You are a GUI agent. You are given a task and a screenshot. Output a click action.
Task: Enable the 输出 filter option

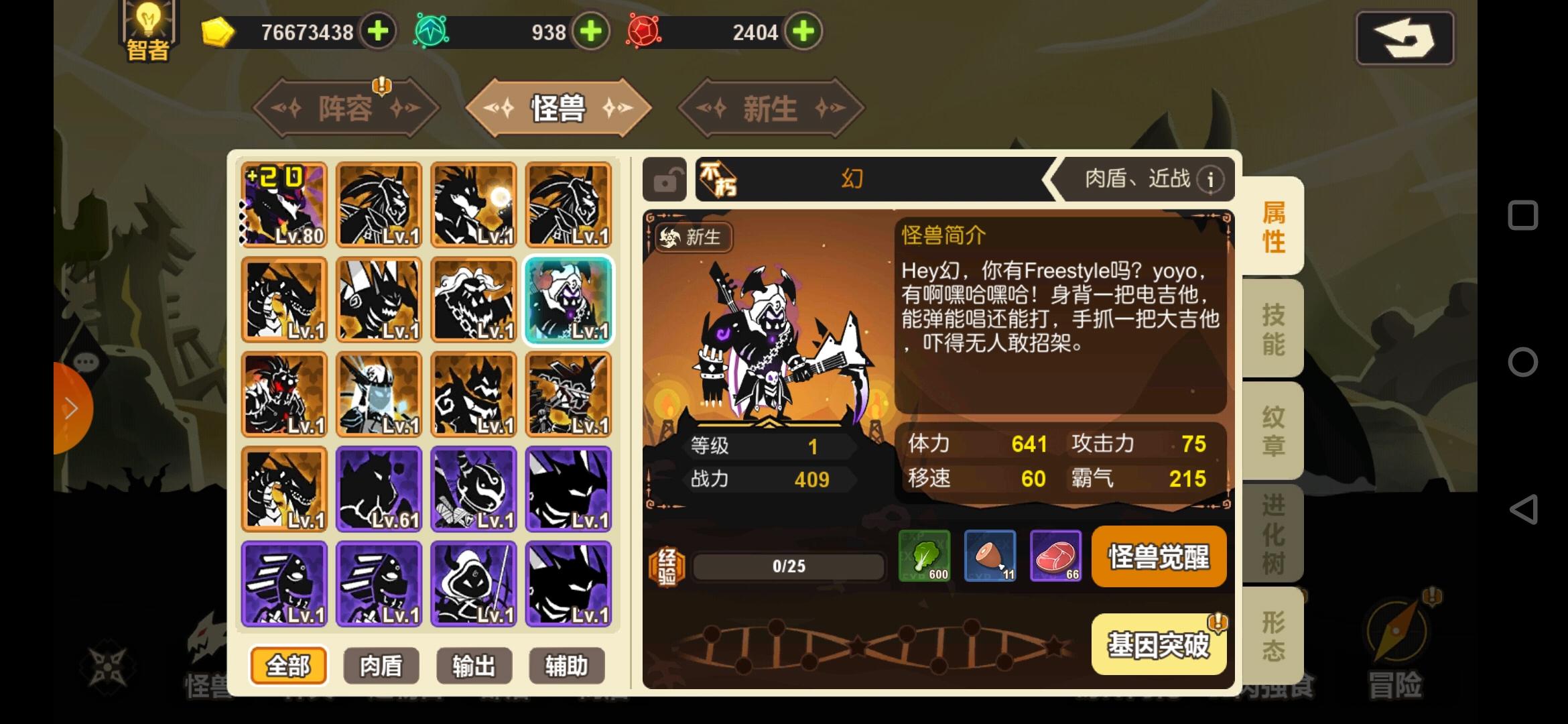473,666
